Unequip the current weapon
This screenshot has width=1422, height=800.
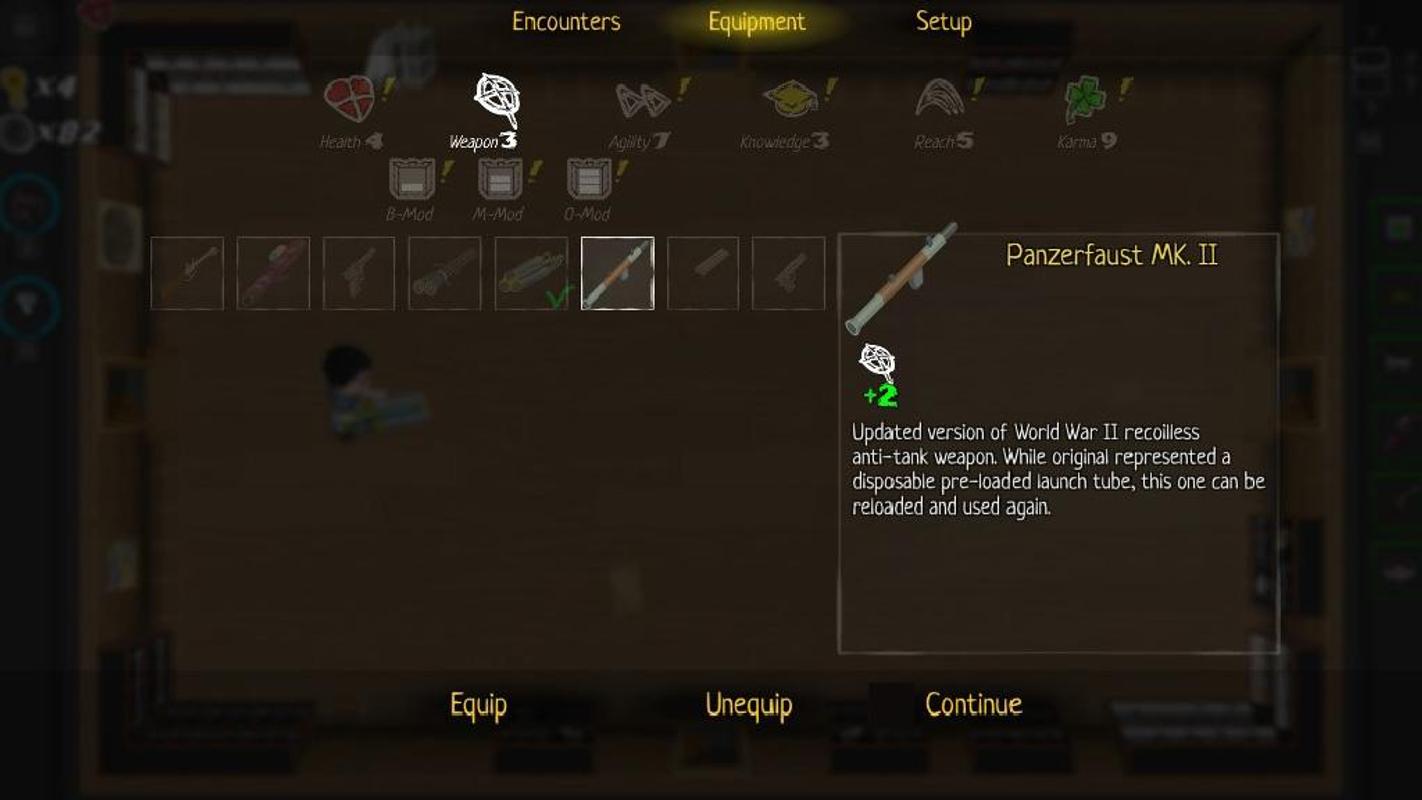[748, 705]
